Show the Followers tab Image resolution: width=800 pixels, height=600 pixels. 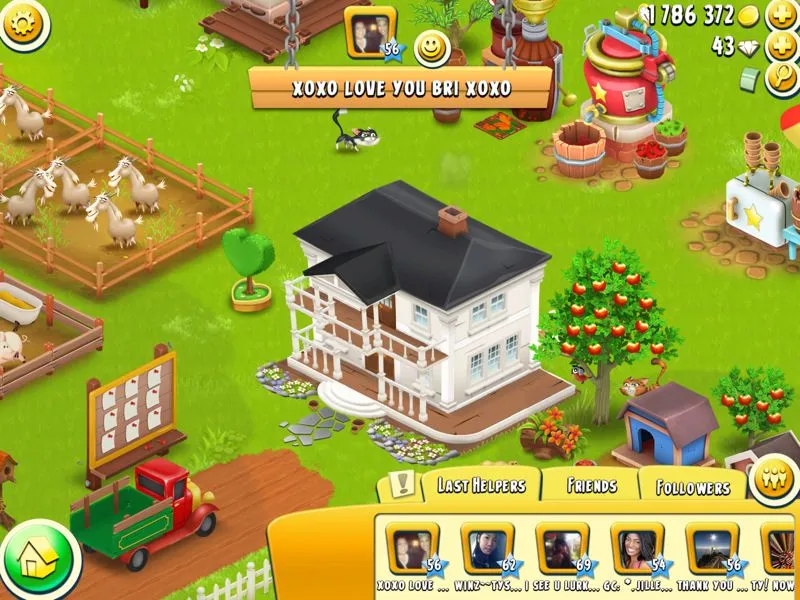[x=692, y=488]
